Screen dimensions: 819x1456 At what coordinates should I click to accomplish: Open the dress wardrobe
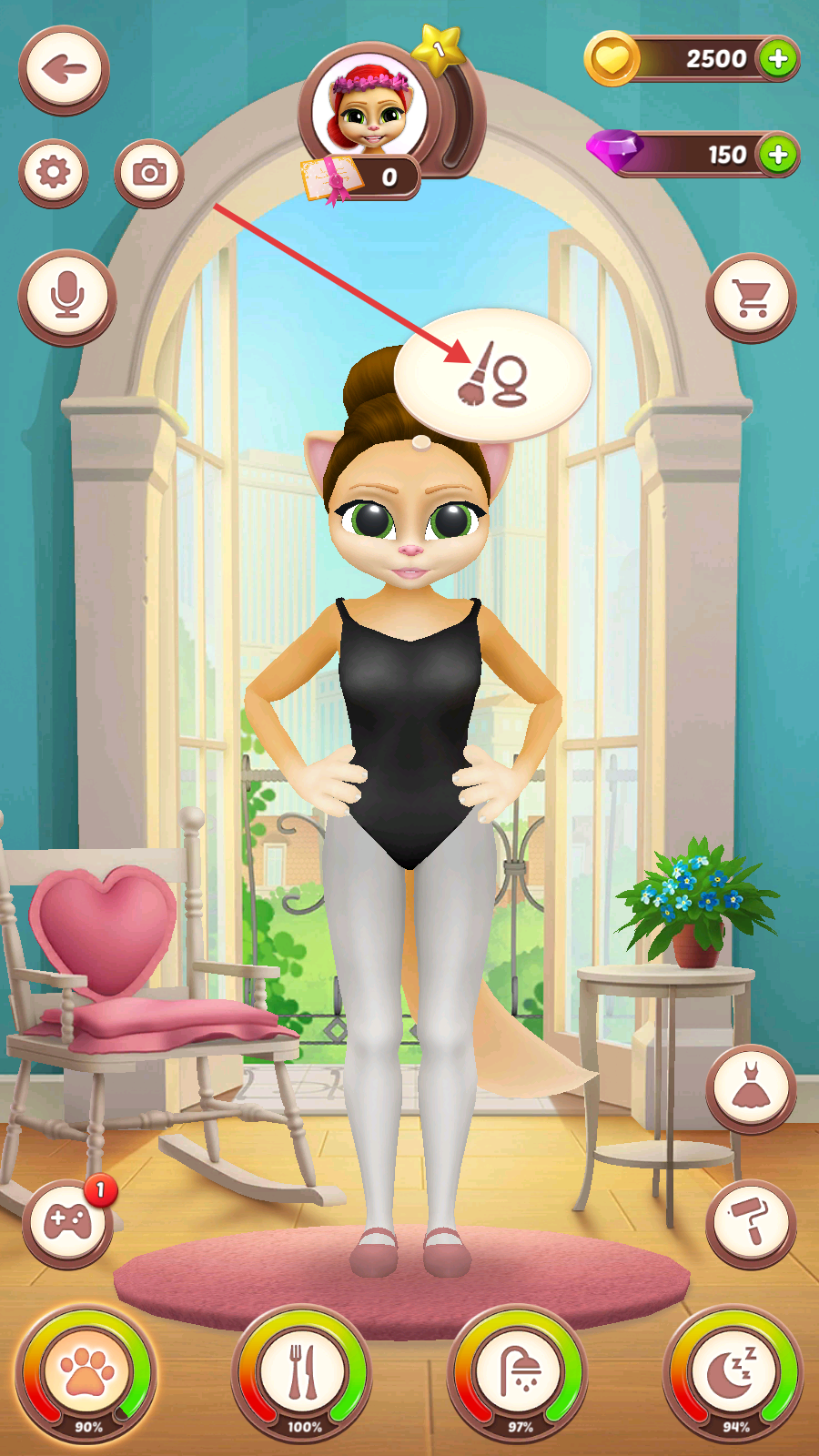pyautogui.click(x=751, y=1088)
